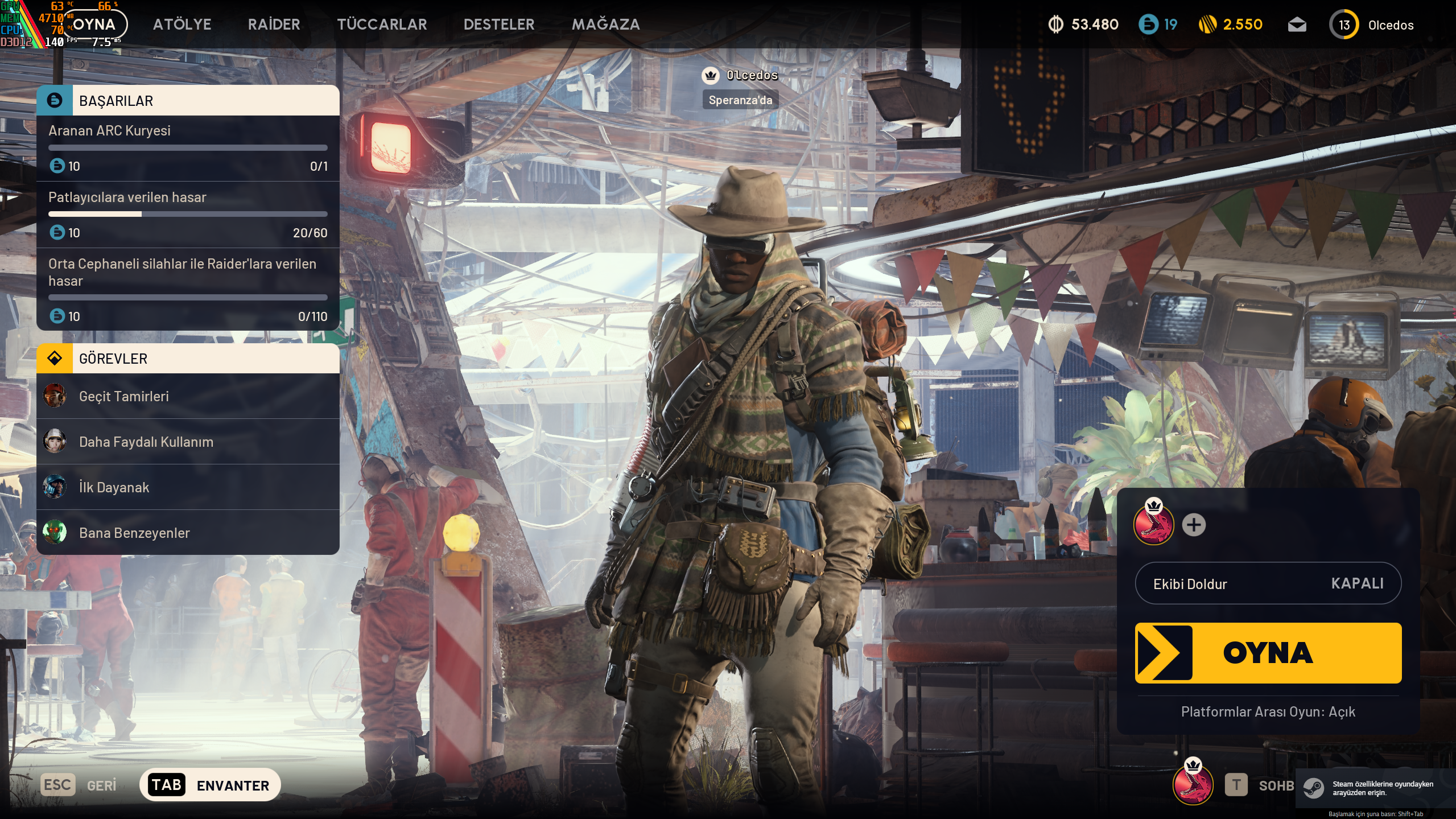Select the Patlayıcılara verilen hasar achievement
1456x819 pixels.
[188, 215]
